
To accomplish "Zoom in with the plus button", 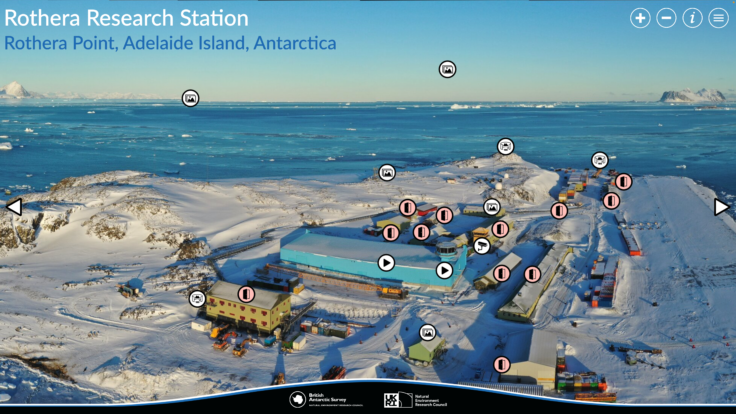I will pos(640,18).
